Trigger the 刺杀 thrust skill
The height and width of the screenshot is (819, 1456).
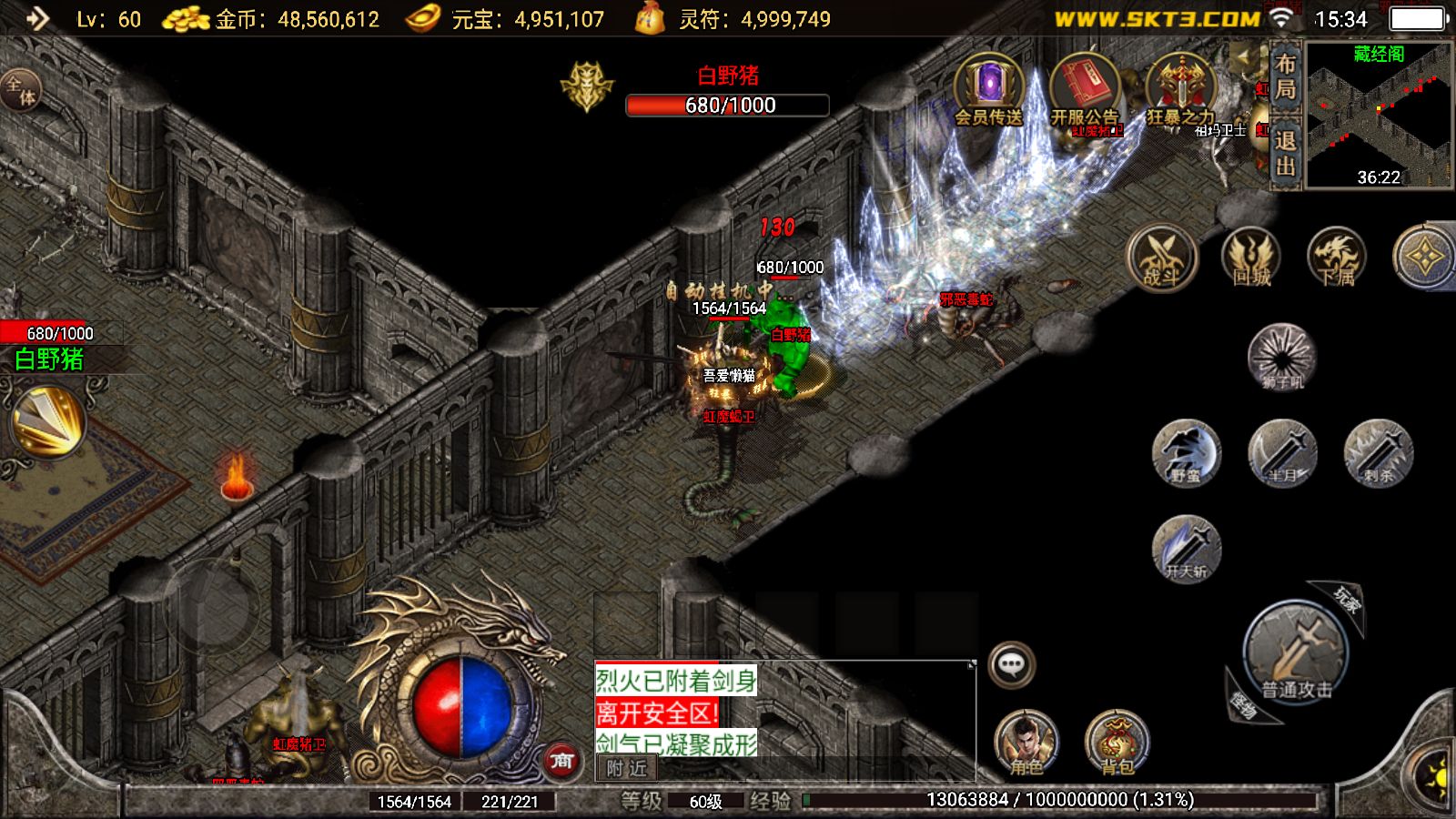pos(1378,452)
